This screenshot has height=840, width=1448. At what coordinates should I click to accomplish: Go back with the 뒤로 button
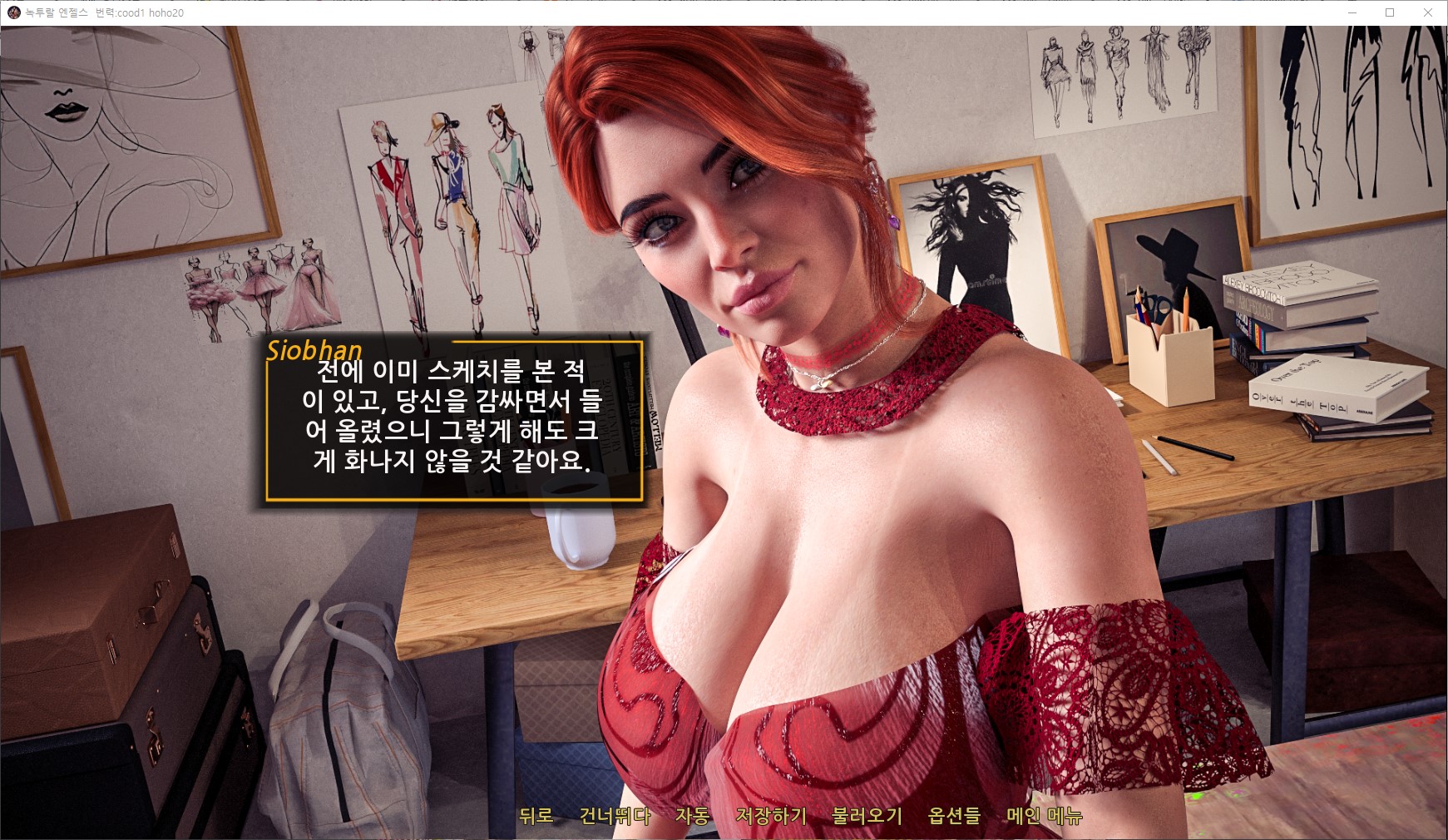536,816
